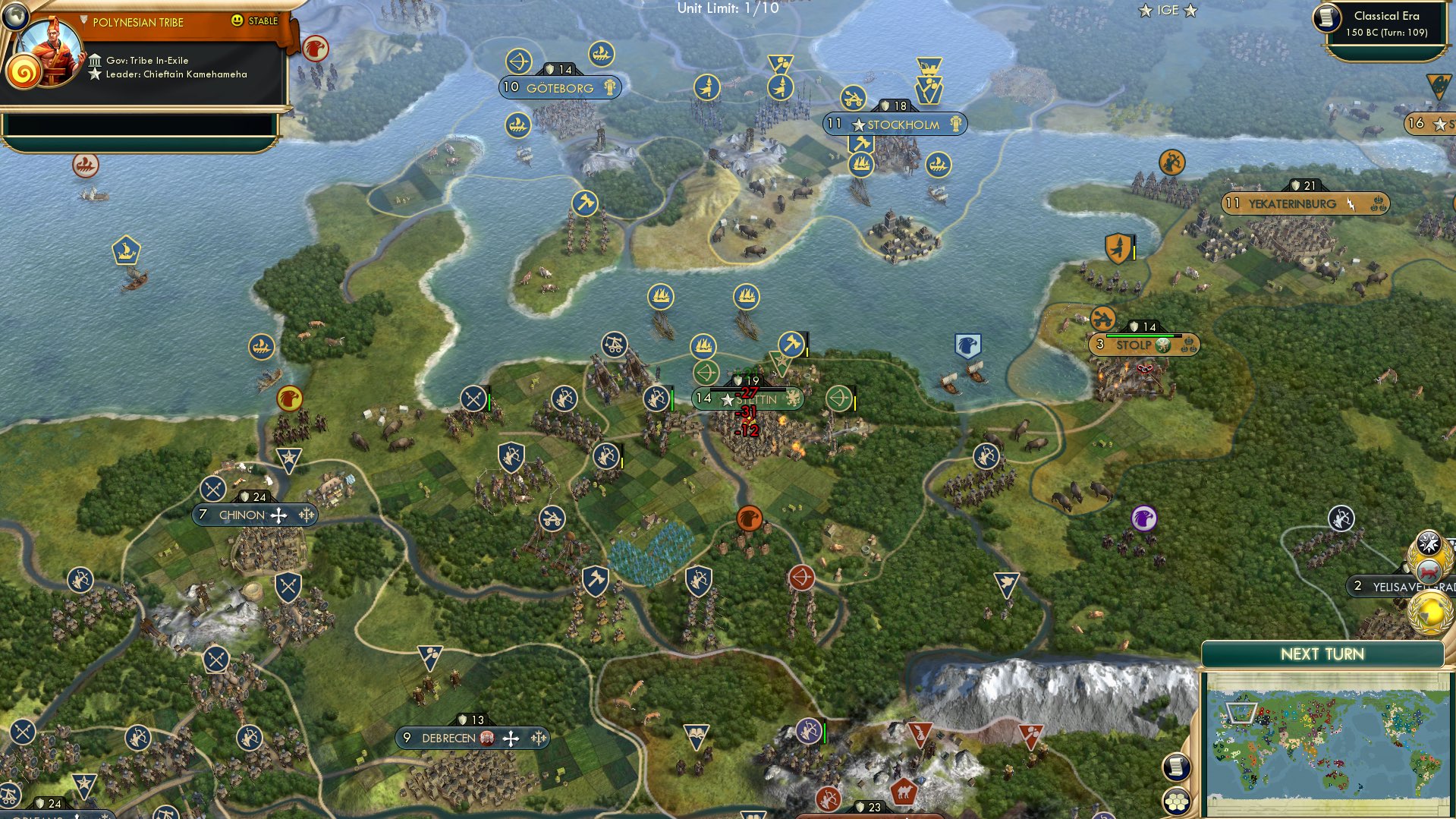The image size is (1456, 819).
Task: Select the archer unit flag above Göteborg
Action: [519, 61]
